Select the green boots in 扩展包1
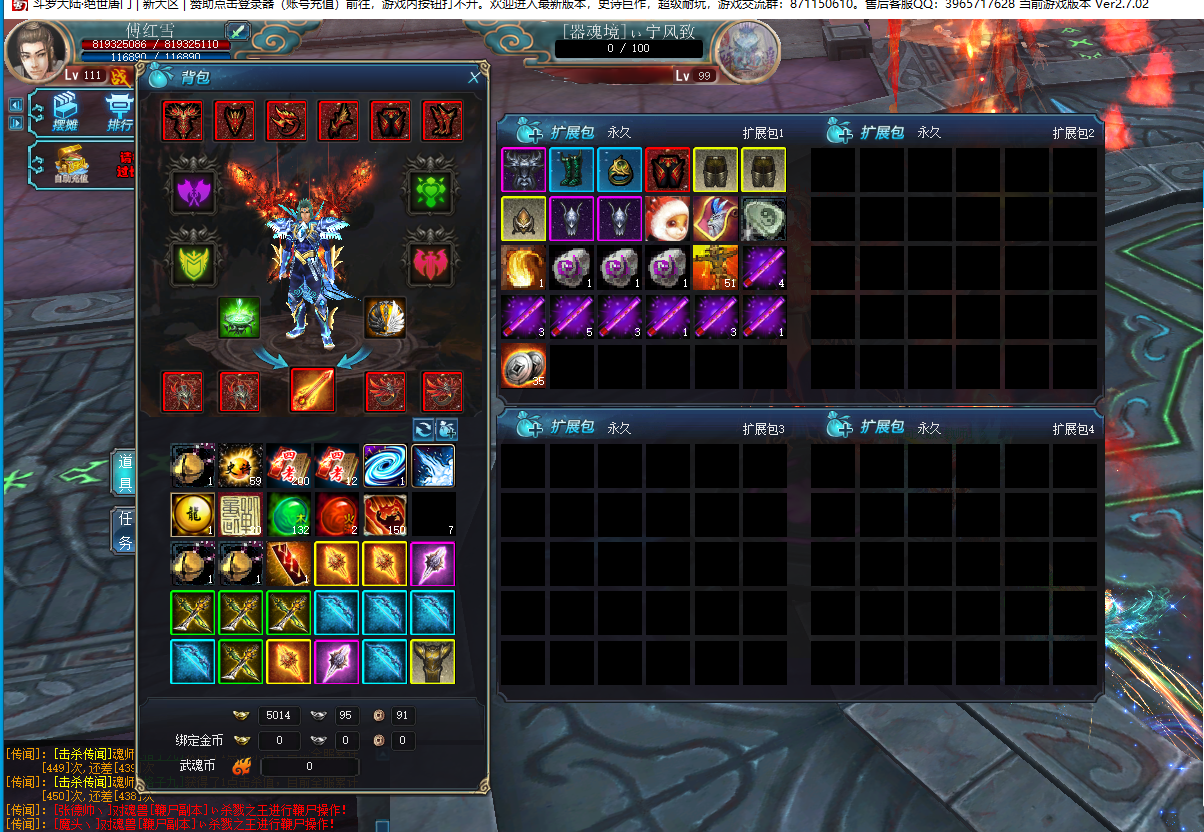Screen dimensions: 1204x832 tap(571, 169)
